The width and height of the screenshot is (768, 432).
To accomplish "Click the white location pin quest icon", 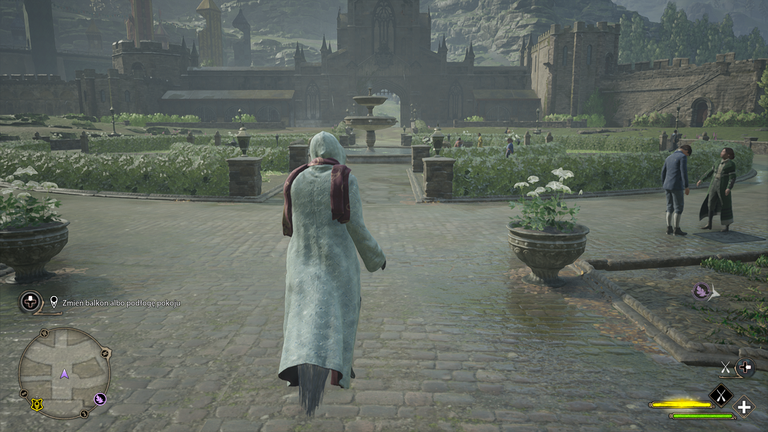I will tap(54, 300).
